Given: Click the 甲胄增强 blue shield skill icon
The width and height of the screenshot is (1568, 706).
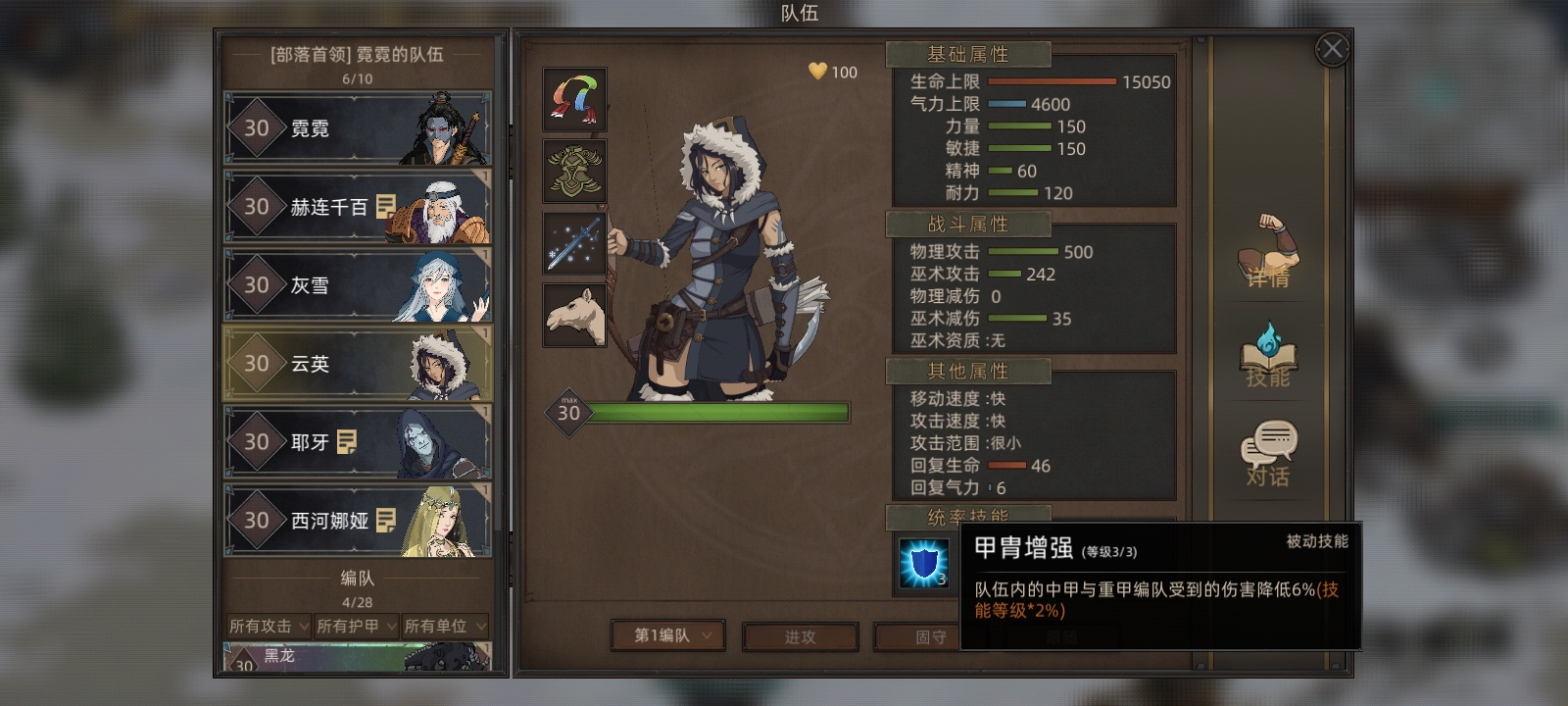Looking at the screenshot, I should (924, 564).
